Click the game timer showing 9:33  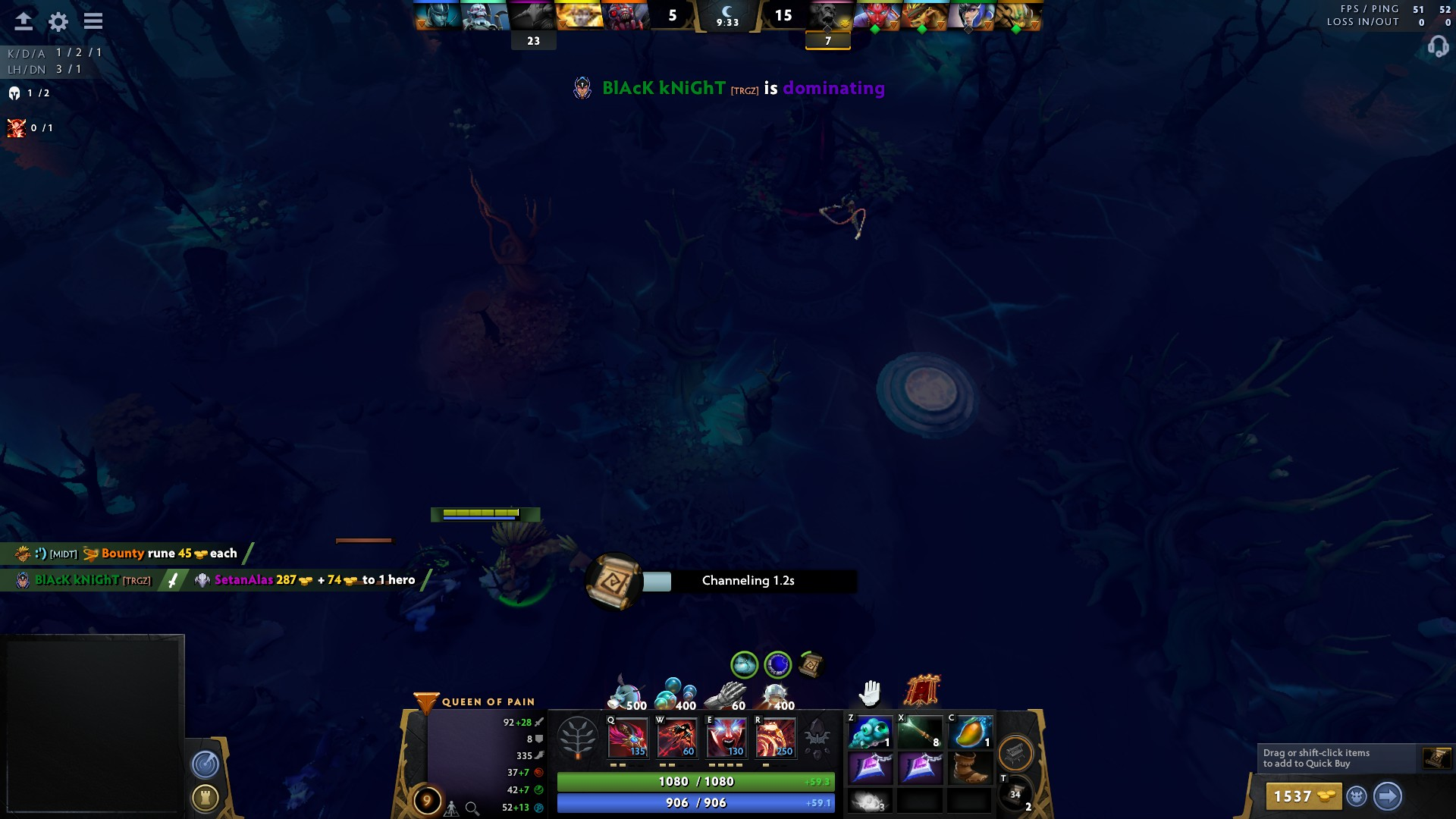(x=727, y=23)
